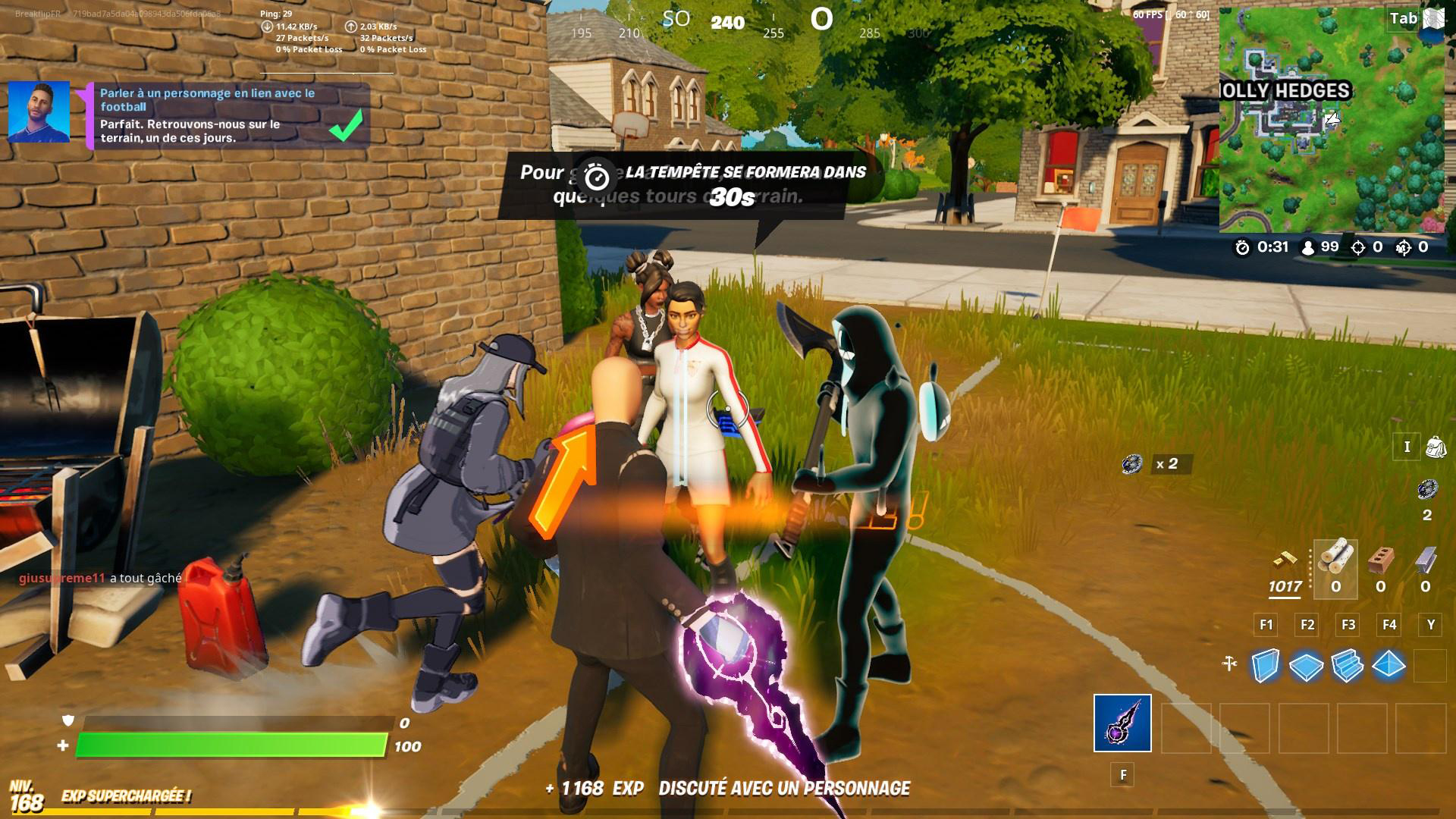Screen dimensions: 1456x819
Task: Select the stairs building piece icon
Action: coord(1348,666)
